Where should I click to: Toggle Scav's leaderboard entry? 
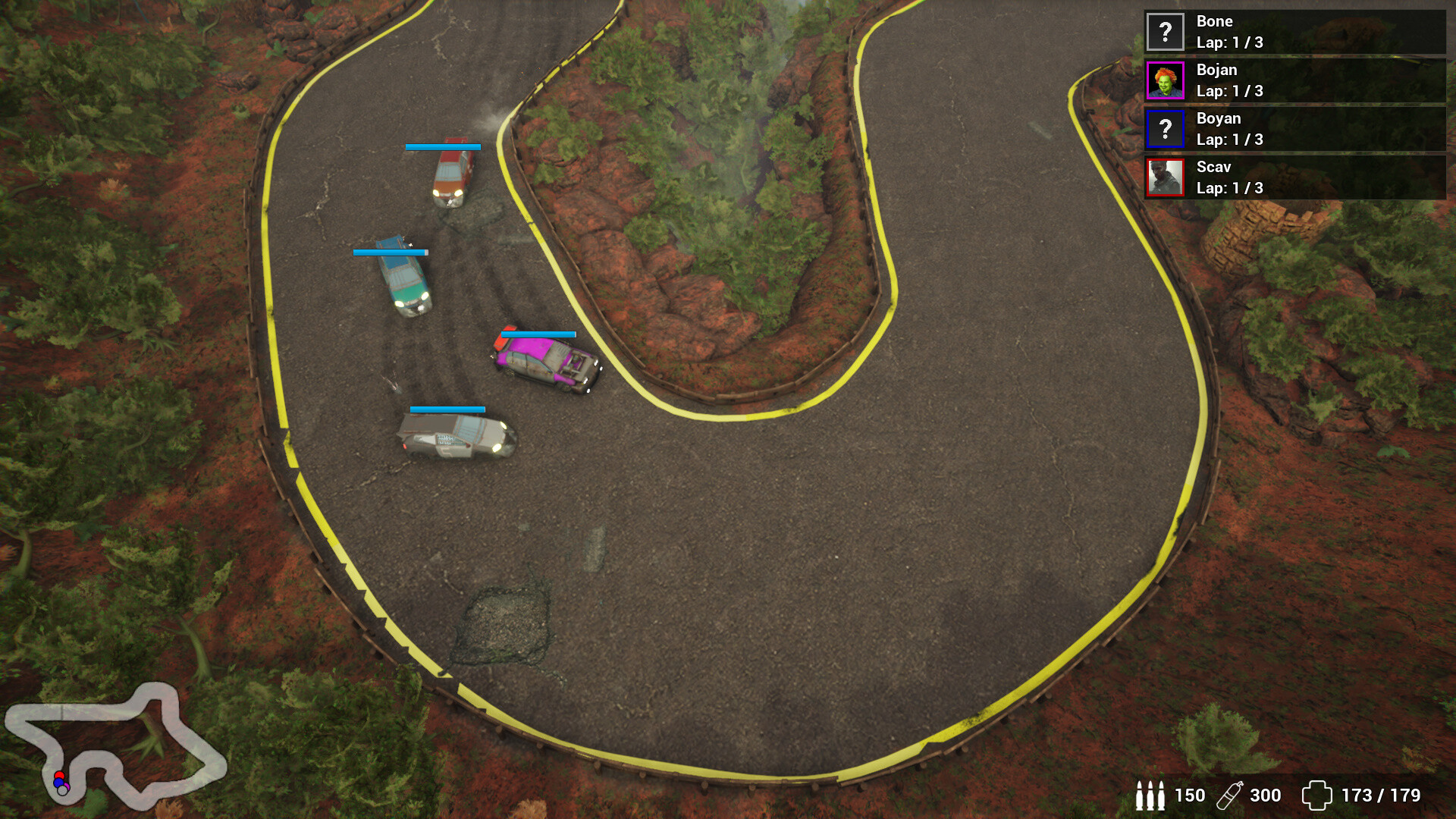pos(1289,178)
